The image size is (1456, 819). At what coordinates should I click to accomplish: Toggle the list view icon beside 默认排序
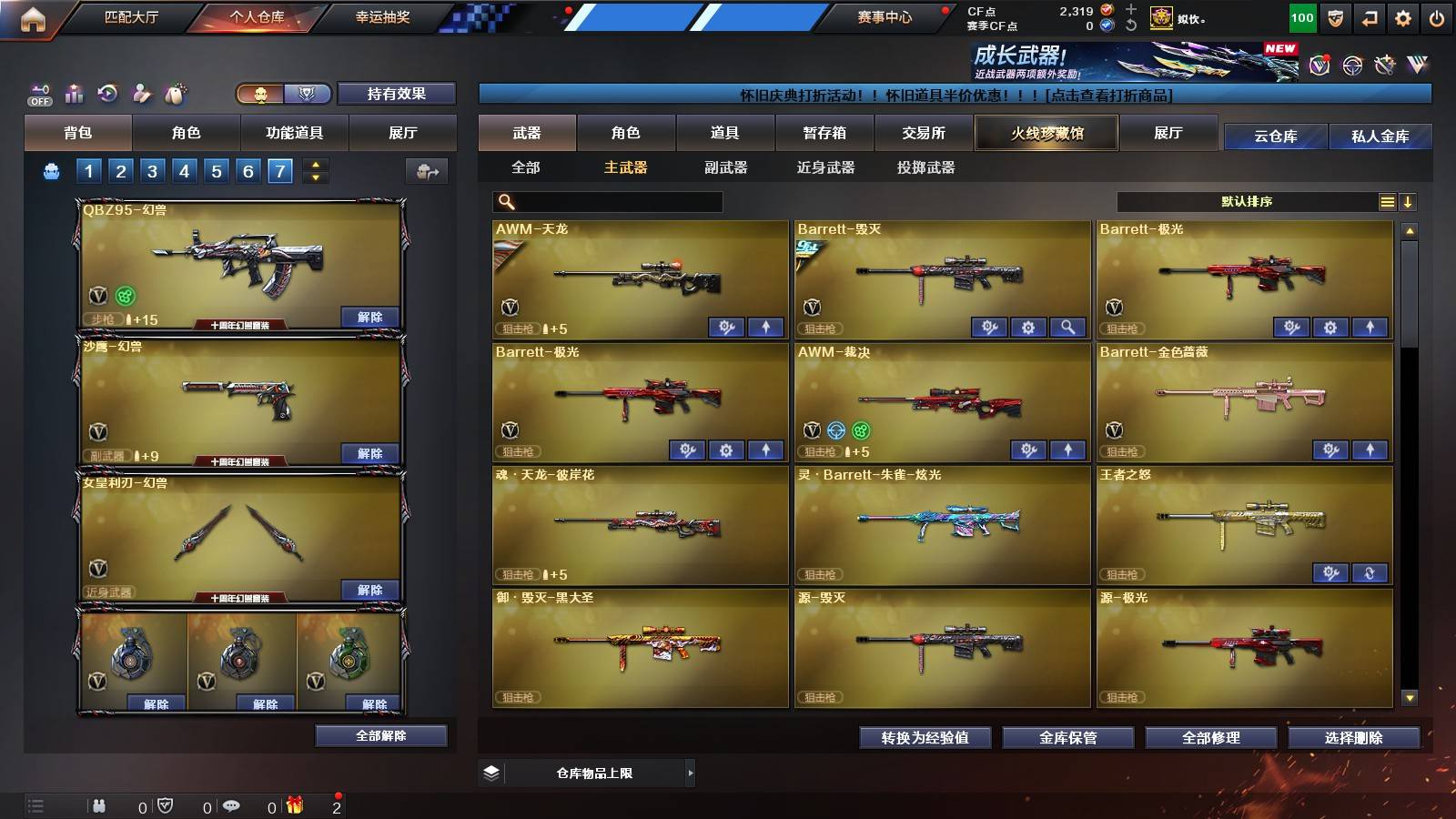click(x=1387, y=201)
